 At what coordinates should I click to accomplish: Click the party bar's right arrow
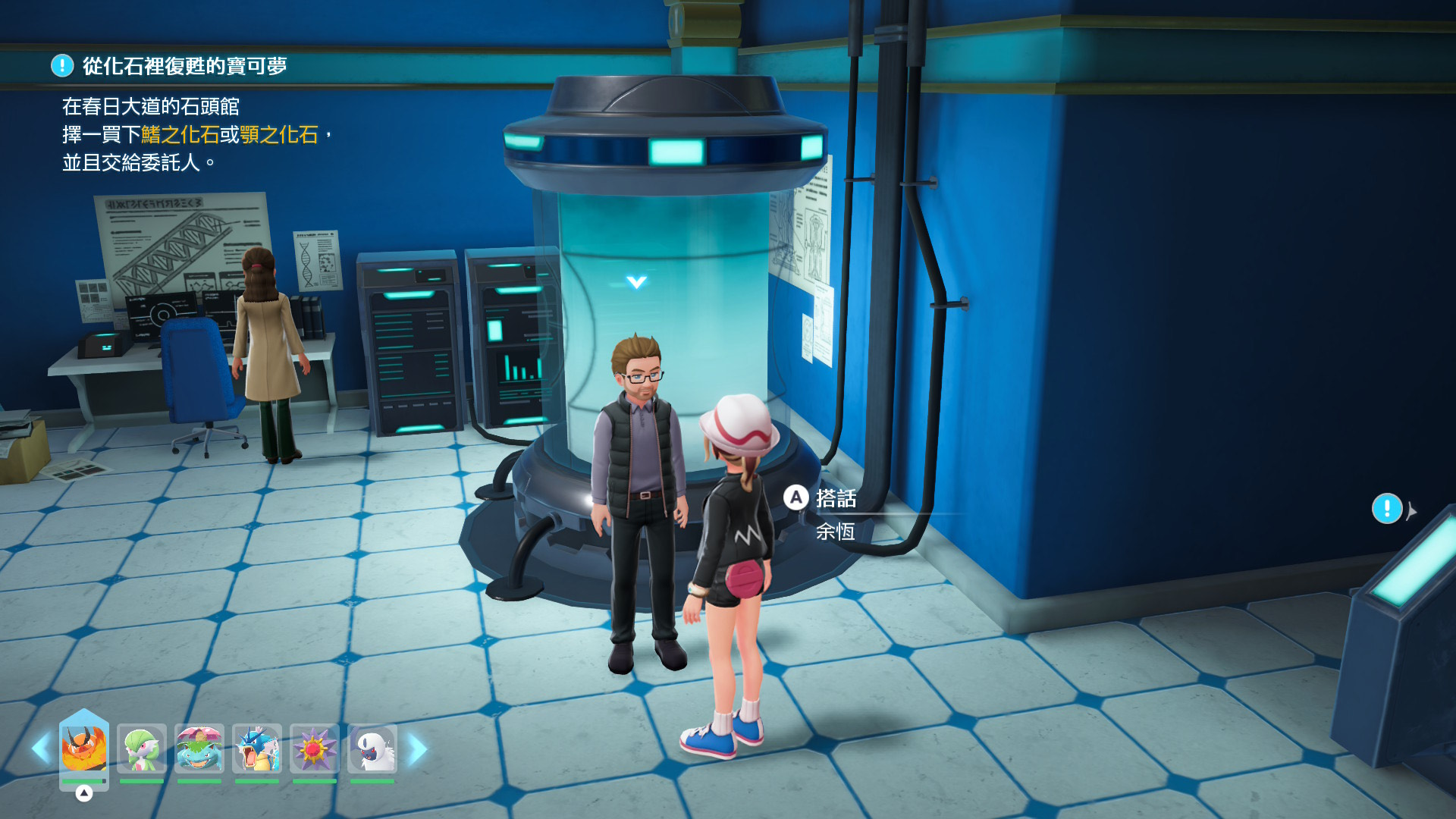coord(417,749)
